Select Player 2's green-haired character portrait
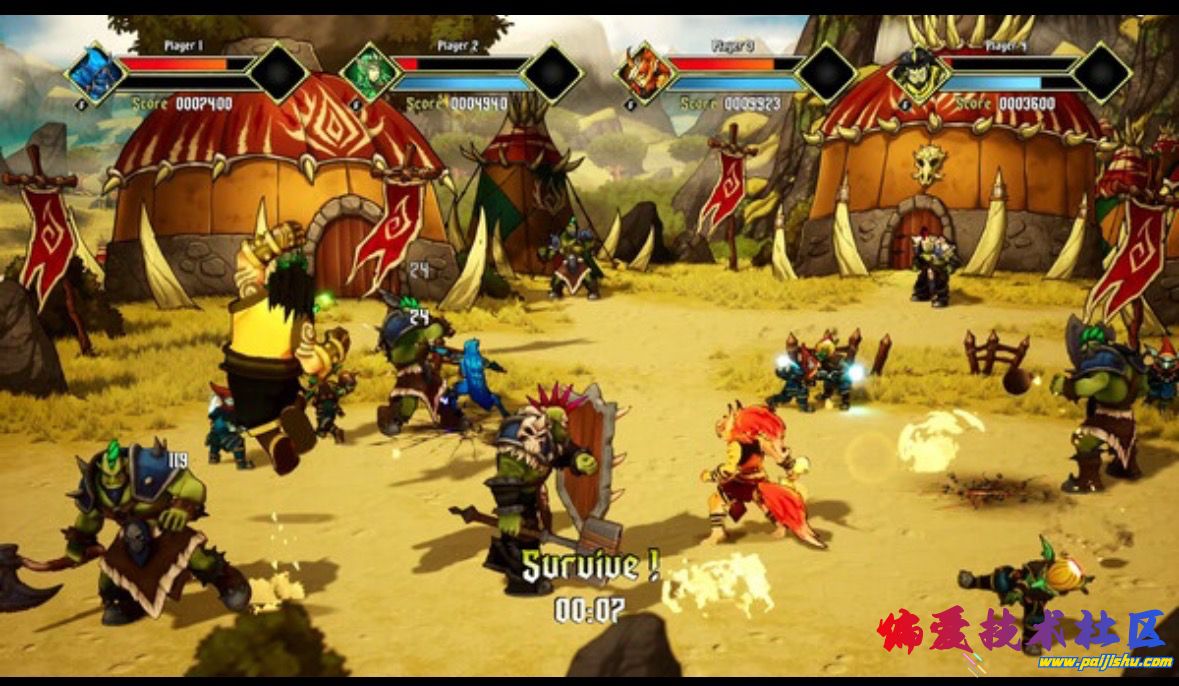The height and width of the screenshot is (686, 1179). tap(370, 73)
